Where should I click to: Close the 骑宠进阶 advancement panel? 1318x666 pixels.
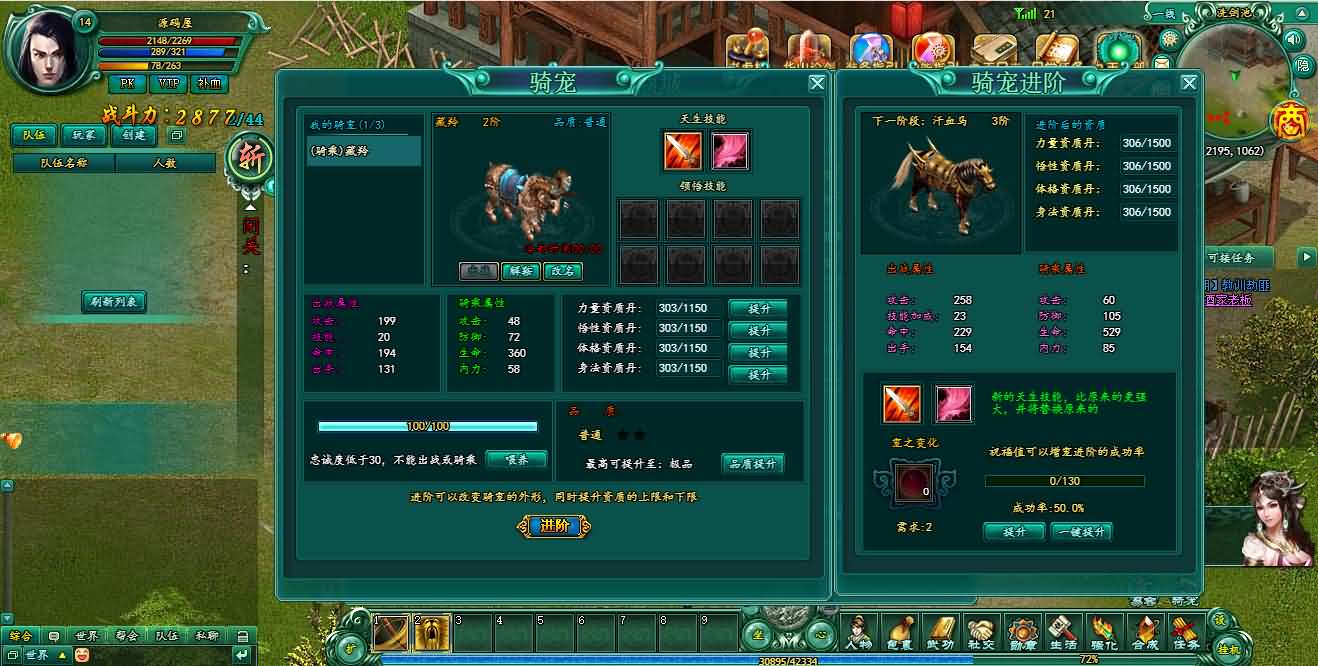pyautogui.click(x=1189, y=84)
